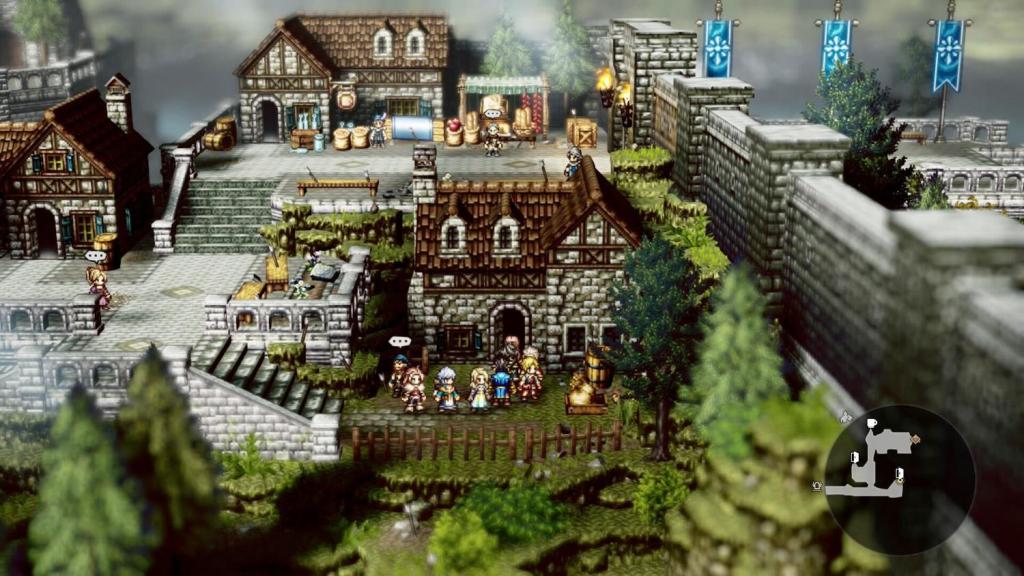
Task: Open the circular town minimap
Action: [x=898, y=478]
